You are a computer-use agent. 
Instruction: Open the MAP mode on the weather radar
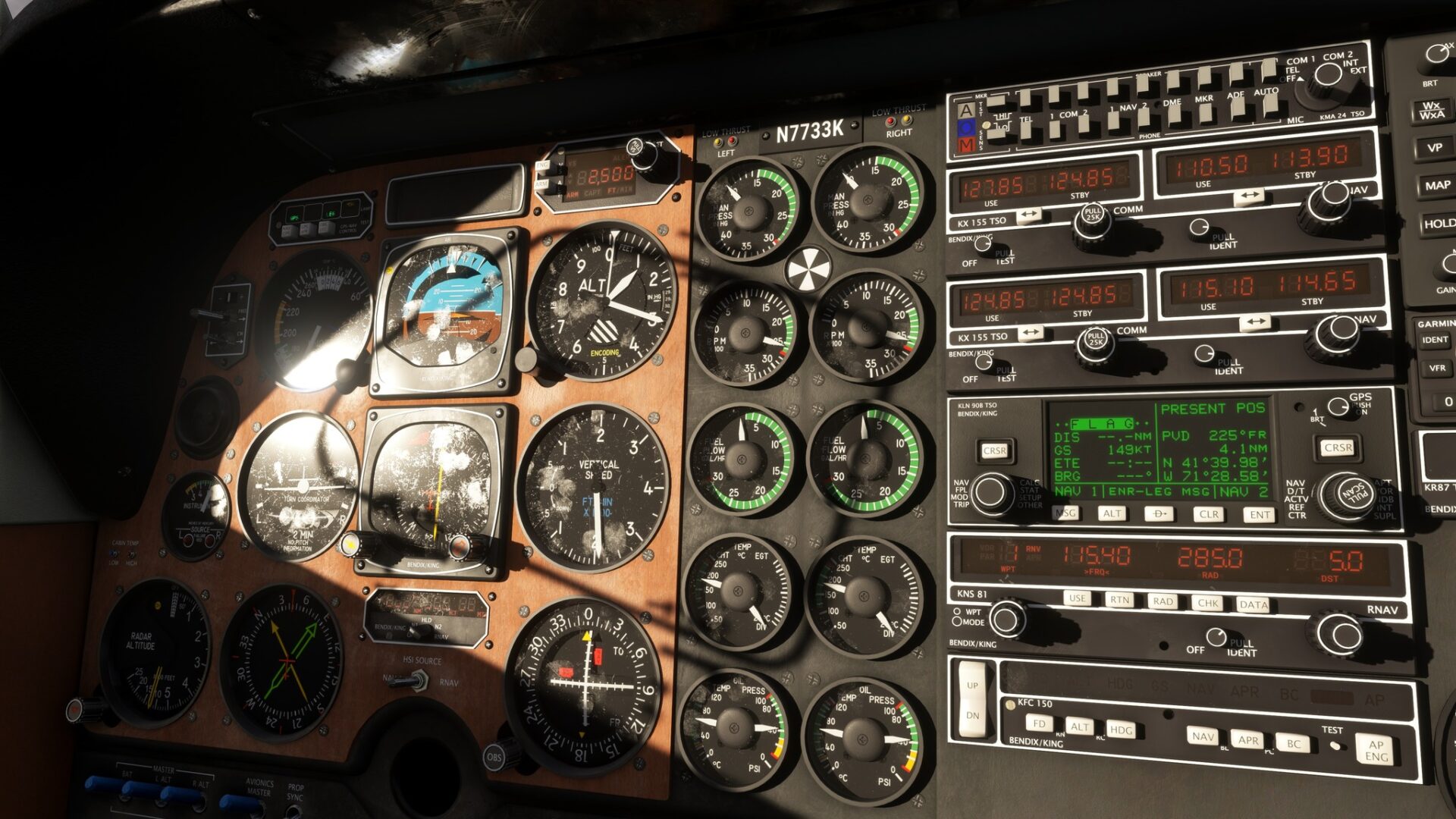click(x=1437, y=185)
